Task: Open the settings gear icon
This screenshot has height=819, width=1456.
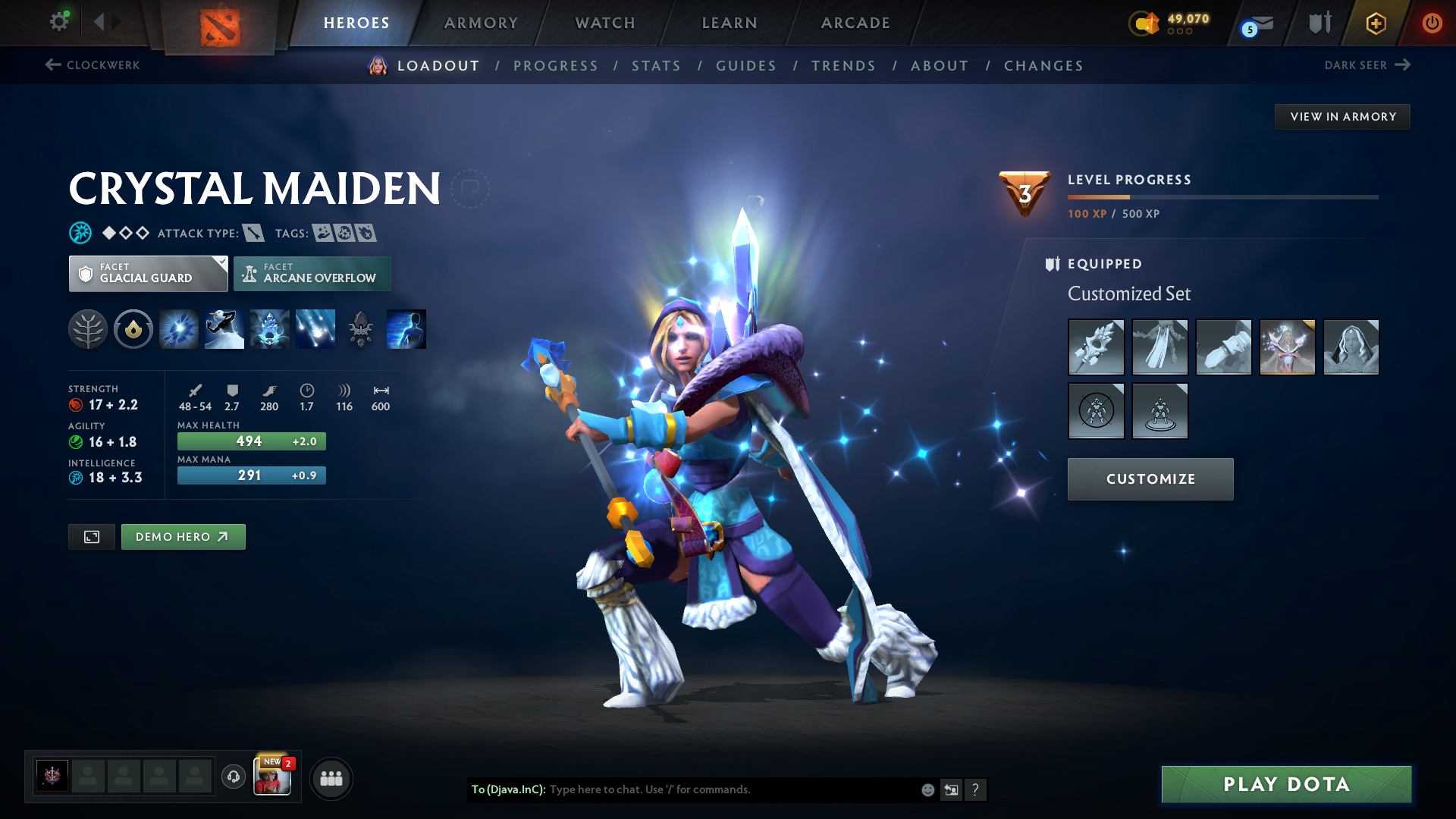Action: [59, 21]
